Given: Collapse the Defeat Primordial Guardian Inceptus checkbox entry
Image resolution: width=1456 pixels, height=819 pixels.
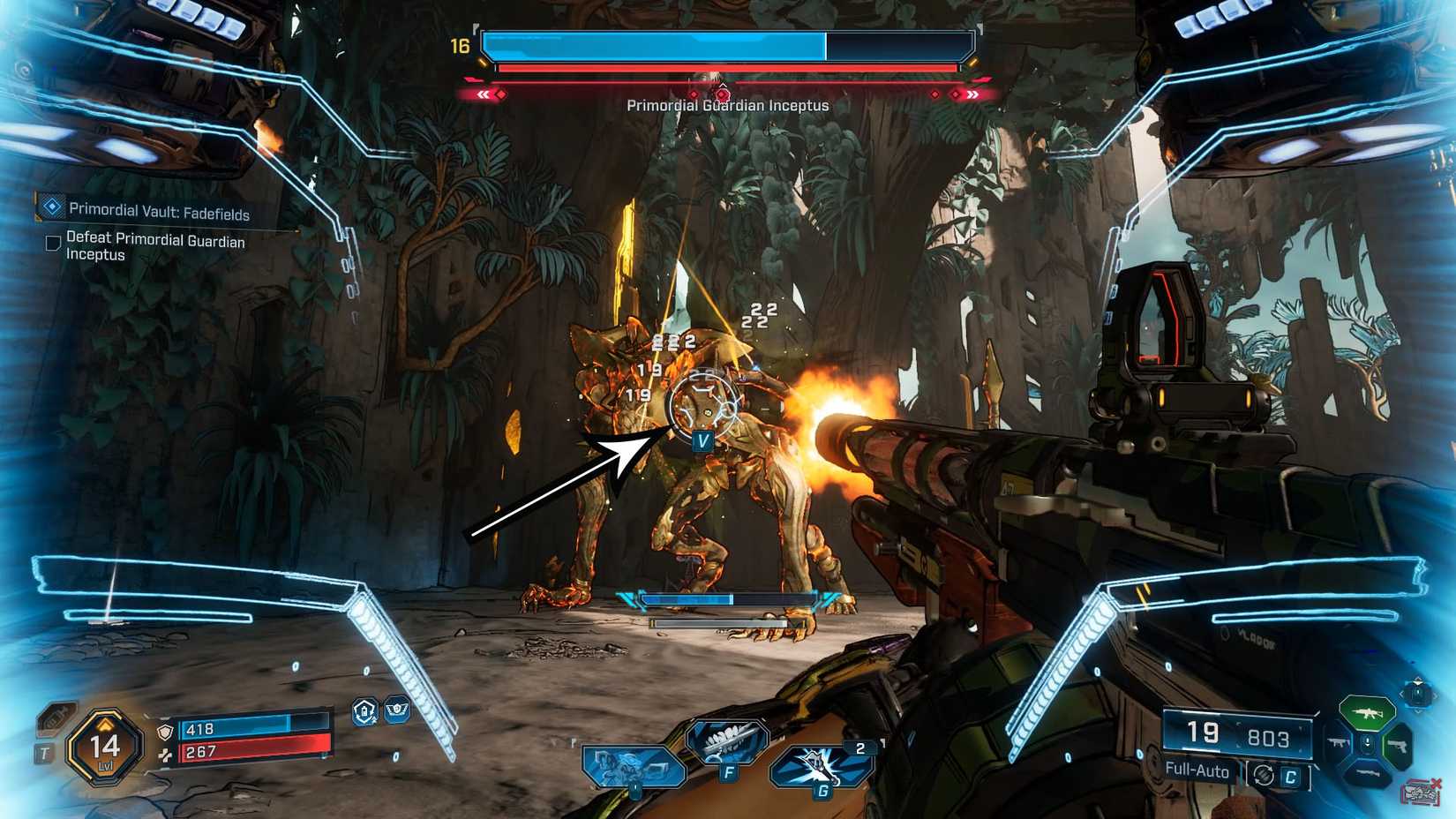Looking at the screenshot, I should click(x=53, y=240).
